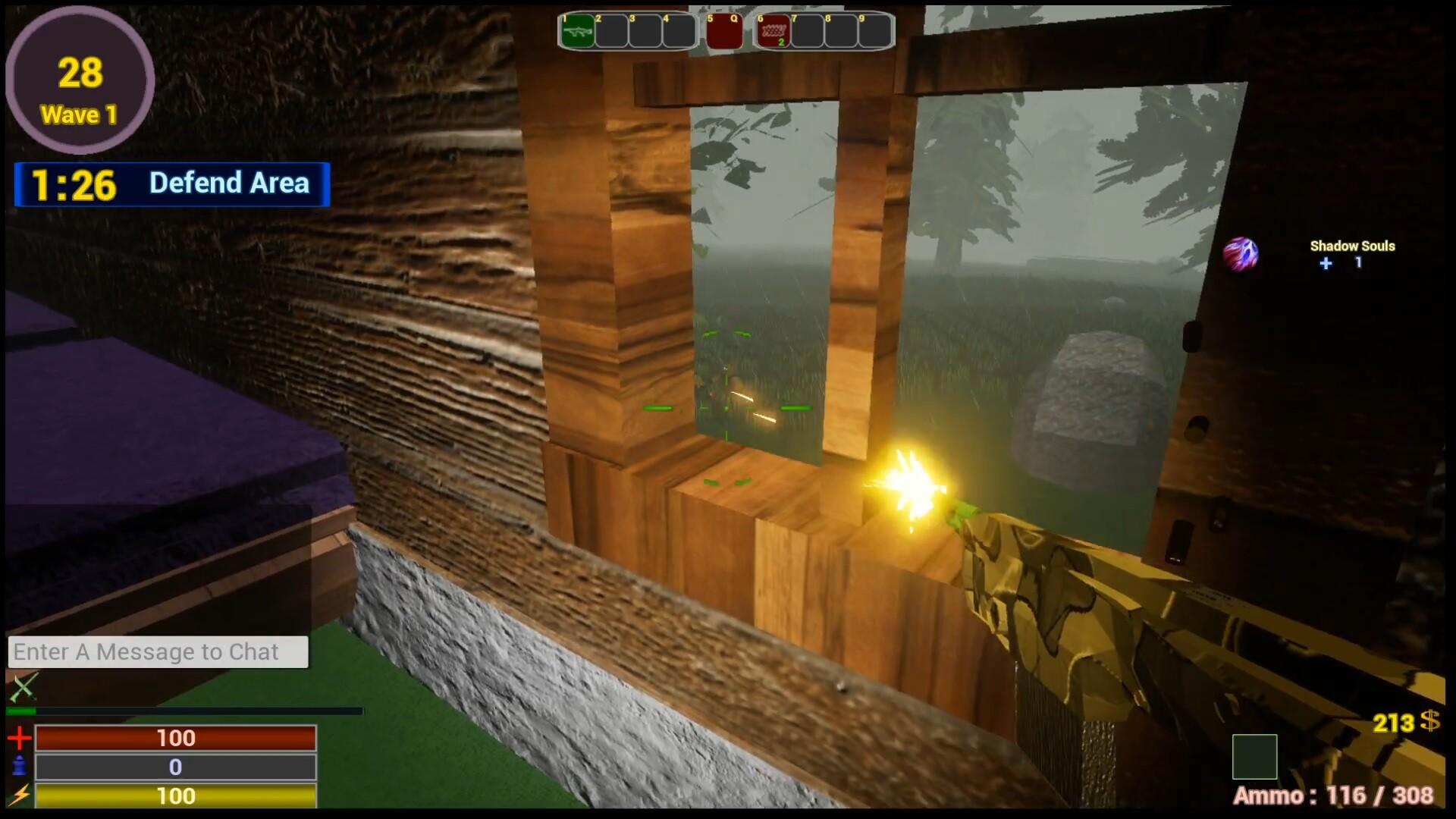
Task: Click the plus beside Shadow Souls counter
Action: (x=1325, y=264)
